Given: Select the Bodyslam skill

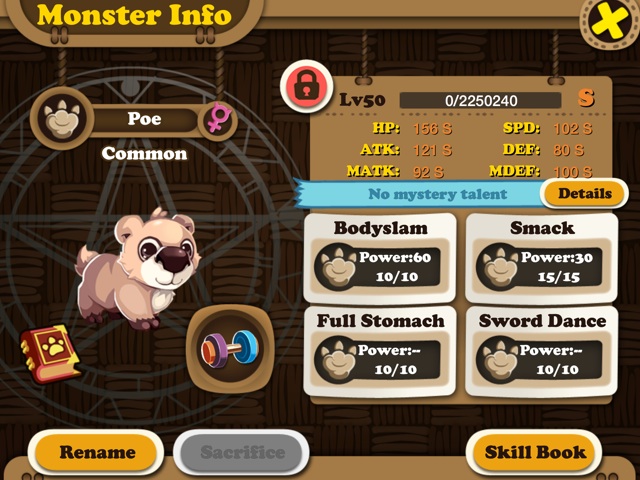Looking at the screenshot, I should (x=380, y=255).
